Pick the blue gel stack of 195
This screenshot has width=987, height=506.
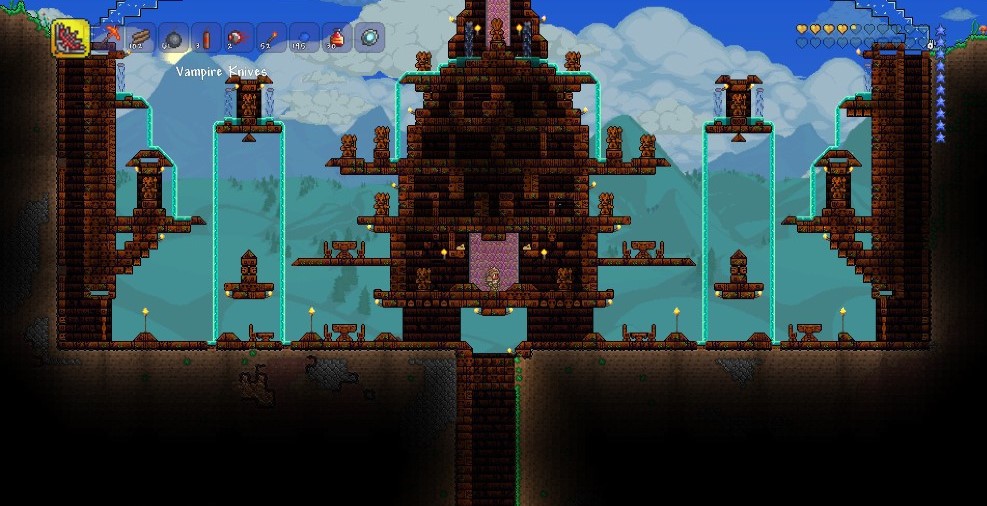pos(304,39)
